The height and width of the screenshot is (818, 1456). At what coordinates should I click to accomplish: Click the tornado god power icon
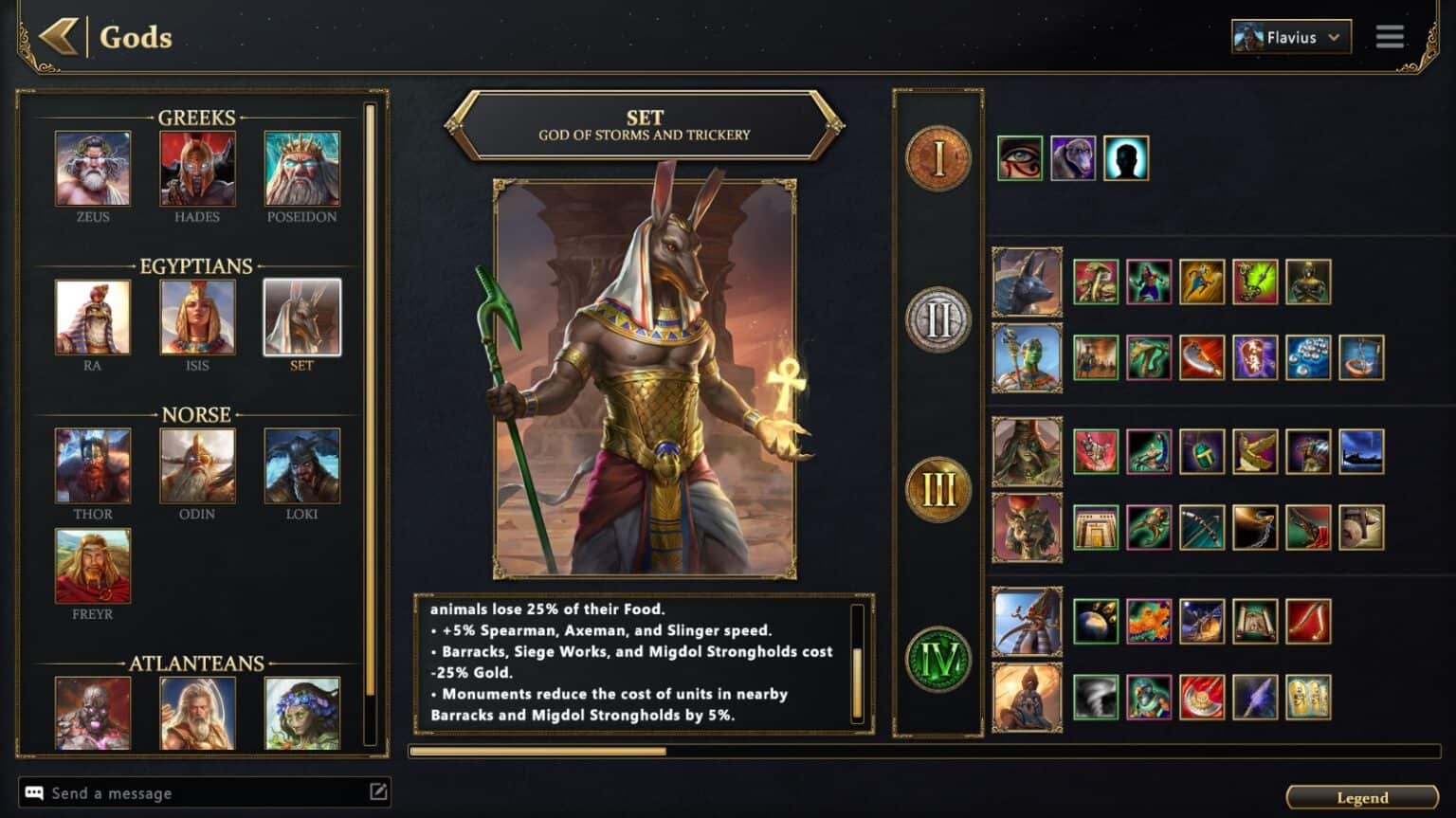(1096, 698)
